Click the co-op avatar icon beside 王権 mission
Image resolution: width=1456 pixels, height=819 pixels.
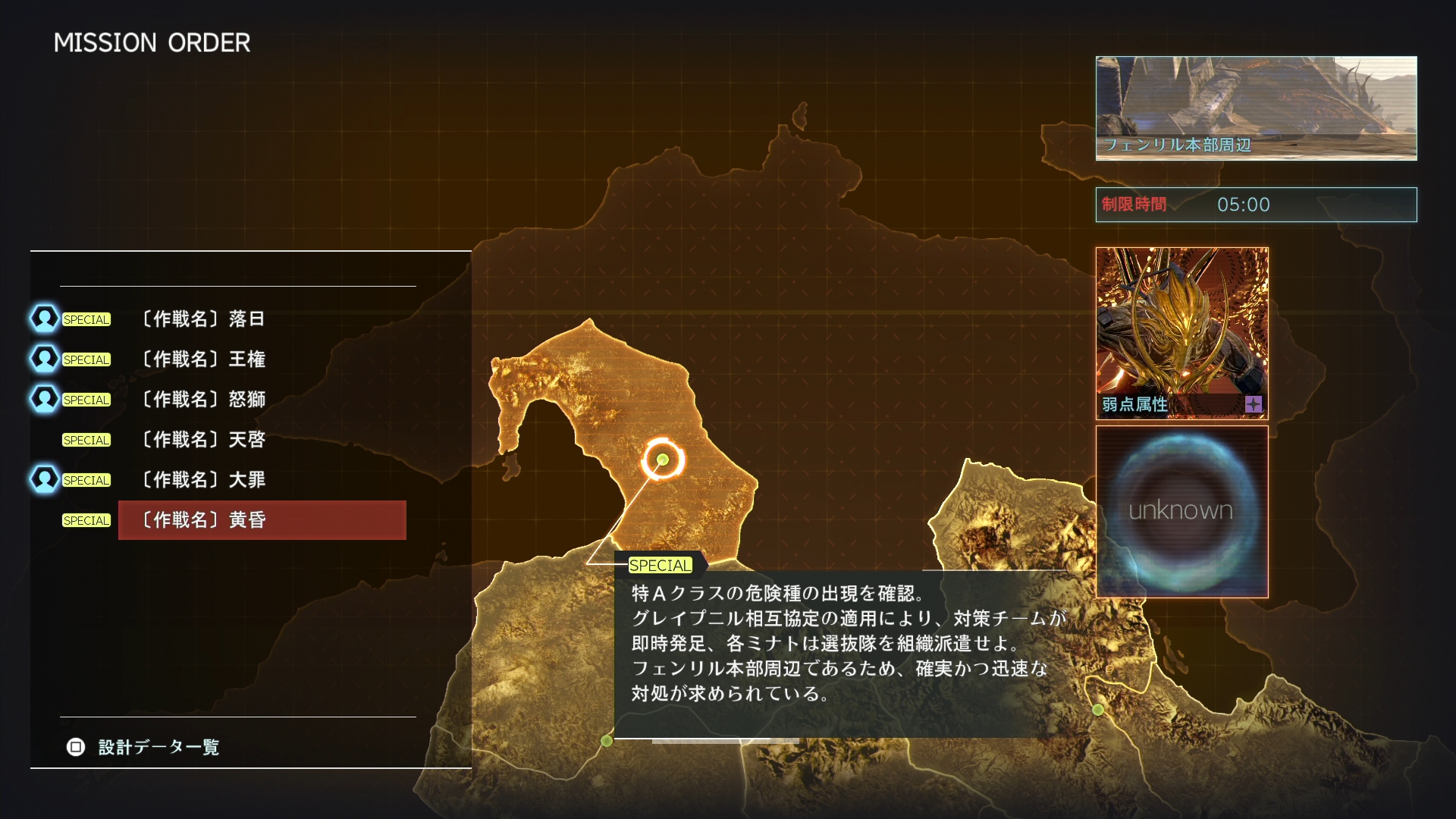pyautogui.click(x=44, y=359)
